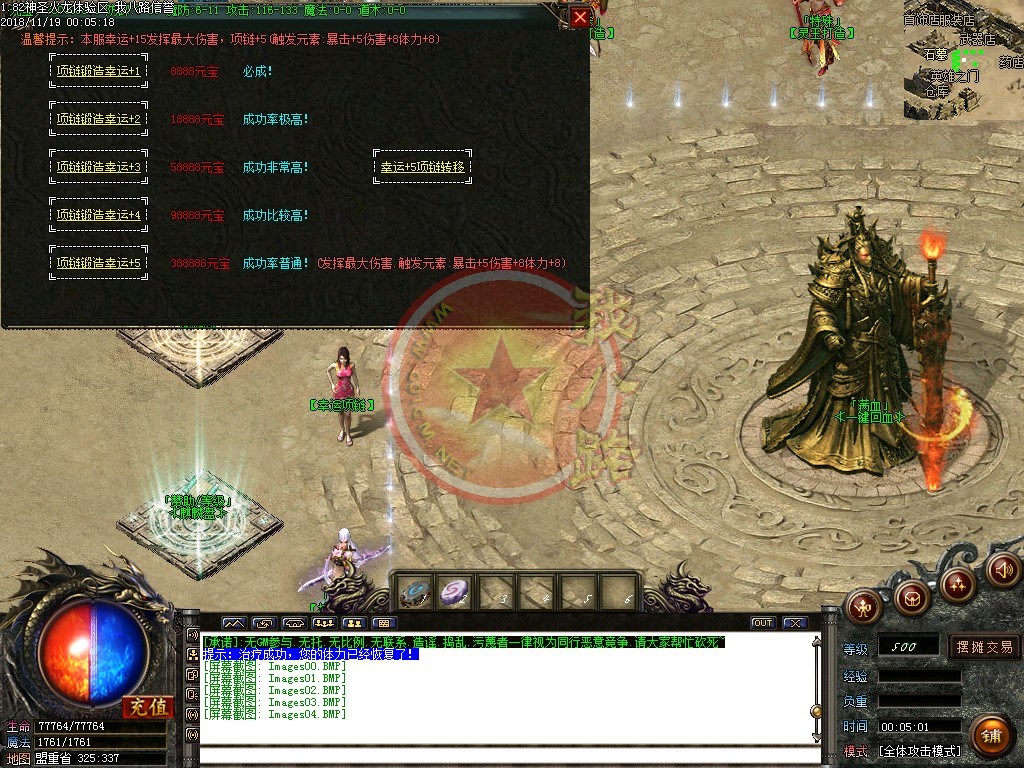1024x768 pixels.
Task: Close the necklace forging dialog
Action: tap(580, 17)
